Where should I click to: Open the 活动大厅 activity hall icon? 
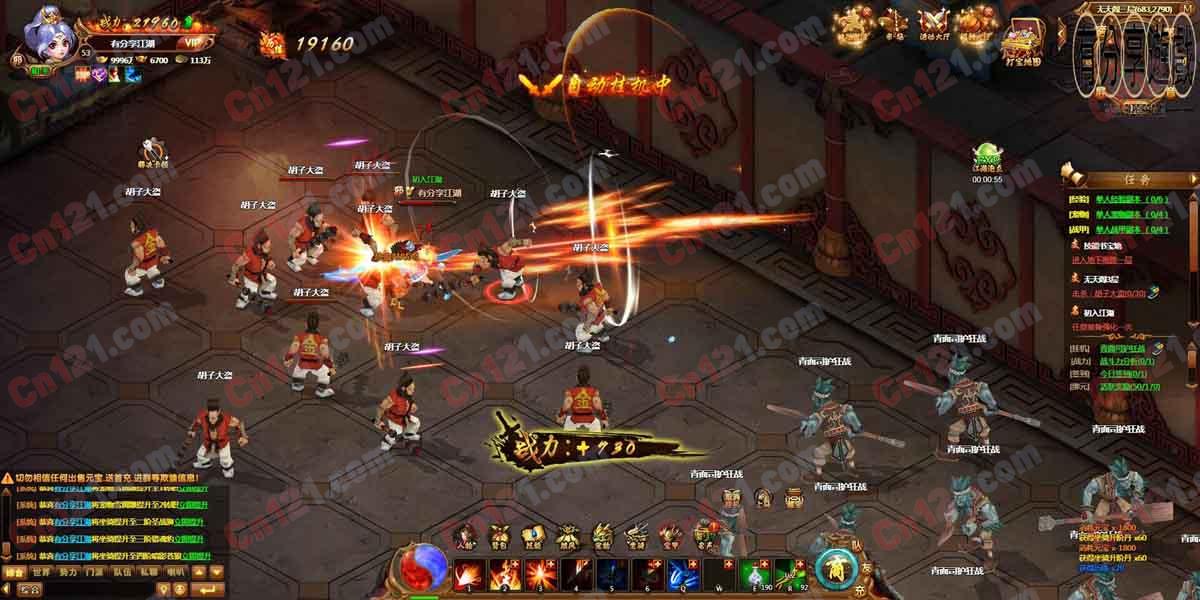coord(935,27)
